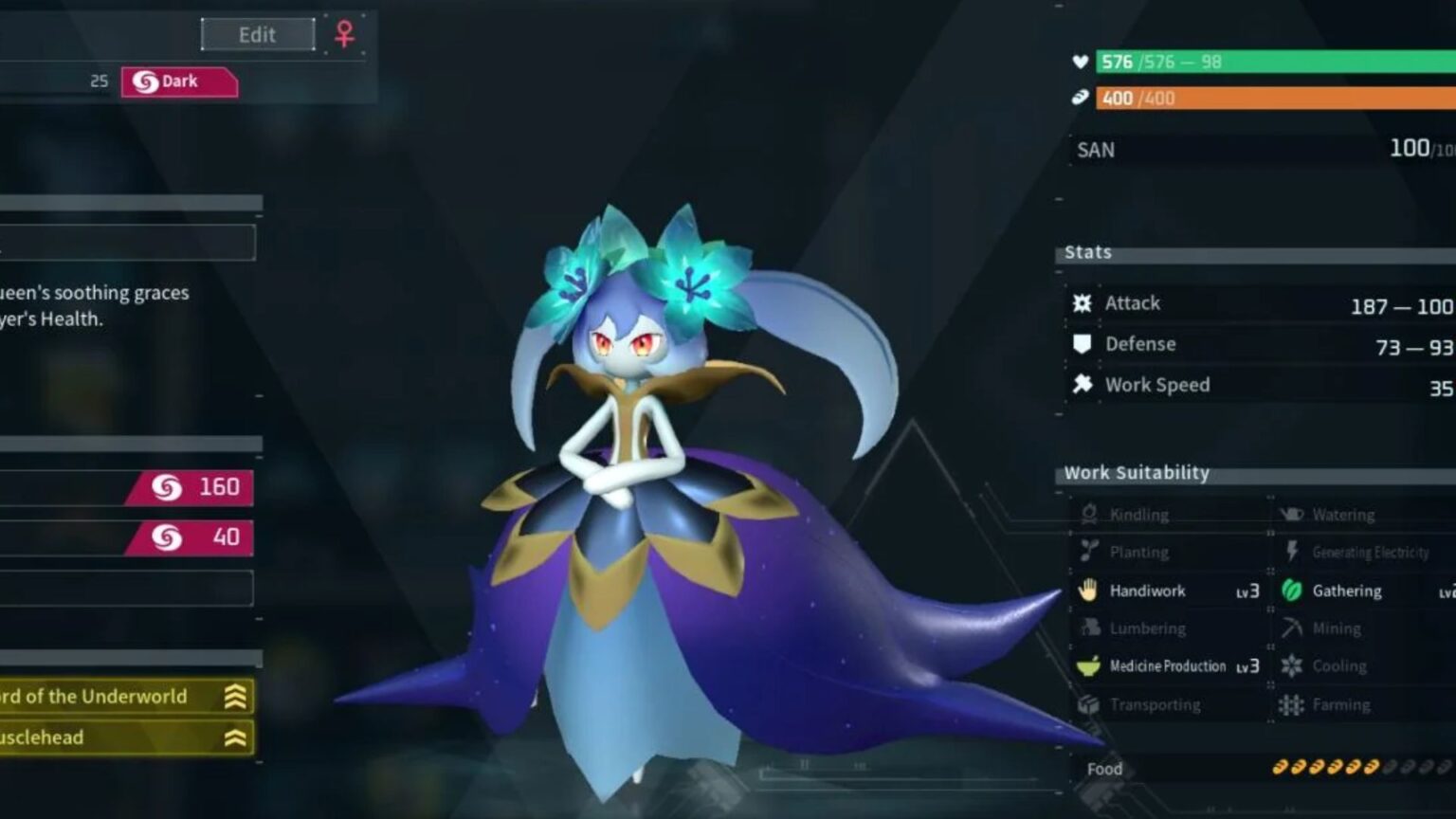Select the Cooling snowflake icon
The width and height of the screenshot is (1456, 819).
pyautogui.click(x=1292, y=665)
